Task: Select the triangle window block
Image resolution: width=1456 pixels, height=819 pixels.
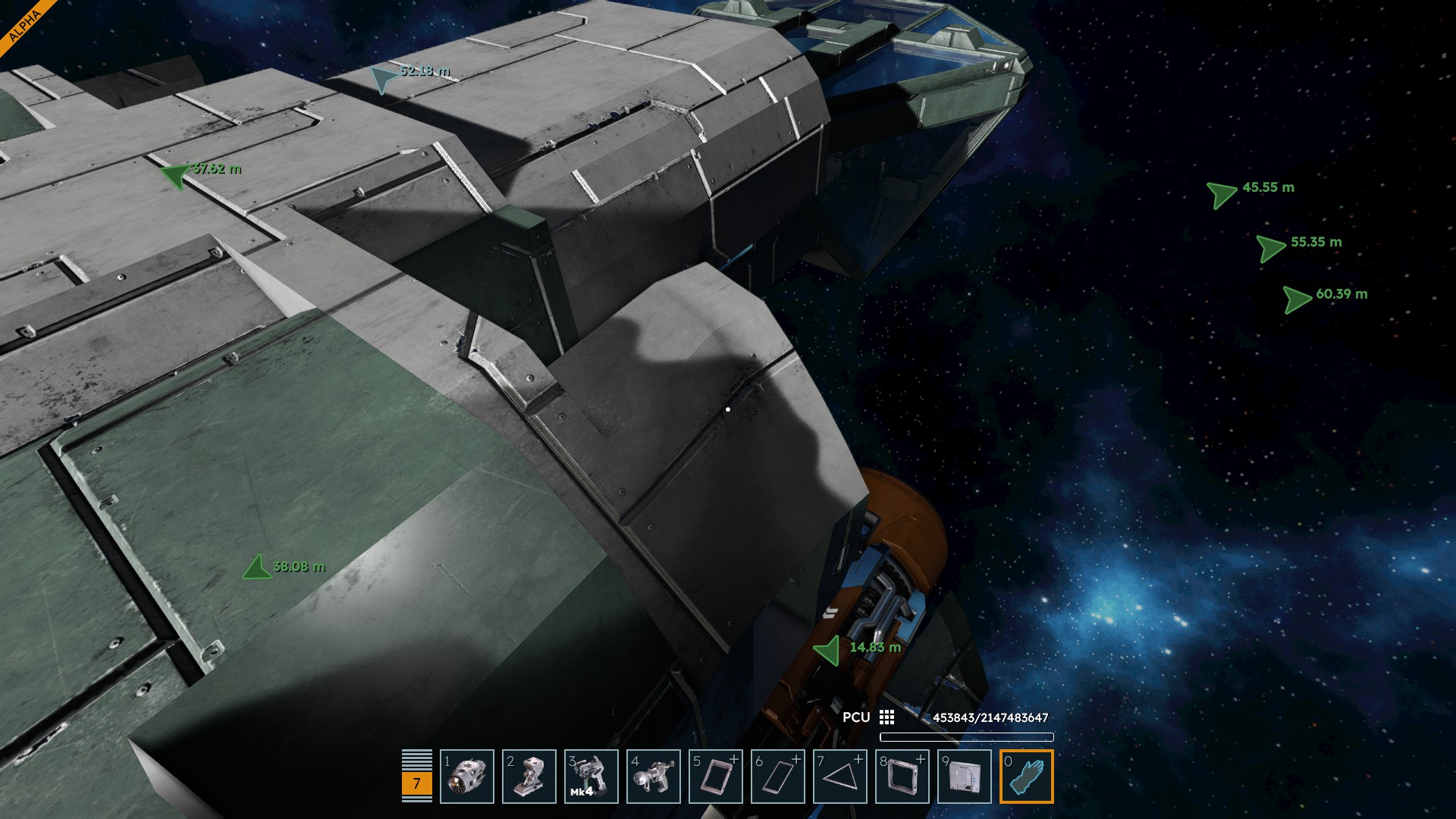Action: (x=840, y=777)
